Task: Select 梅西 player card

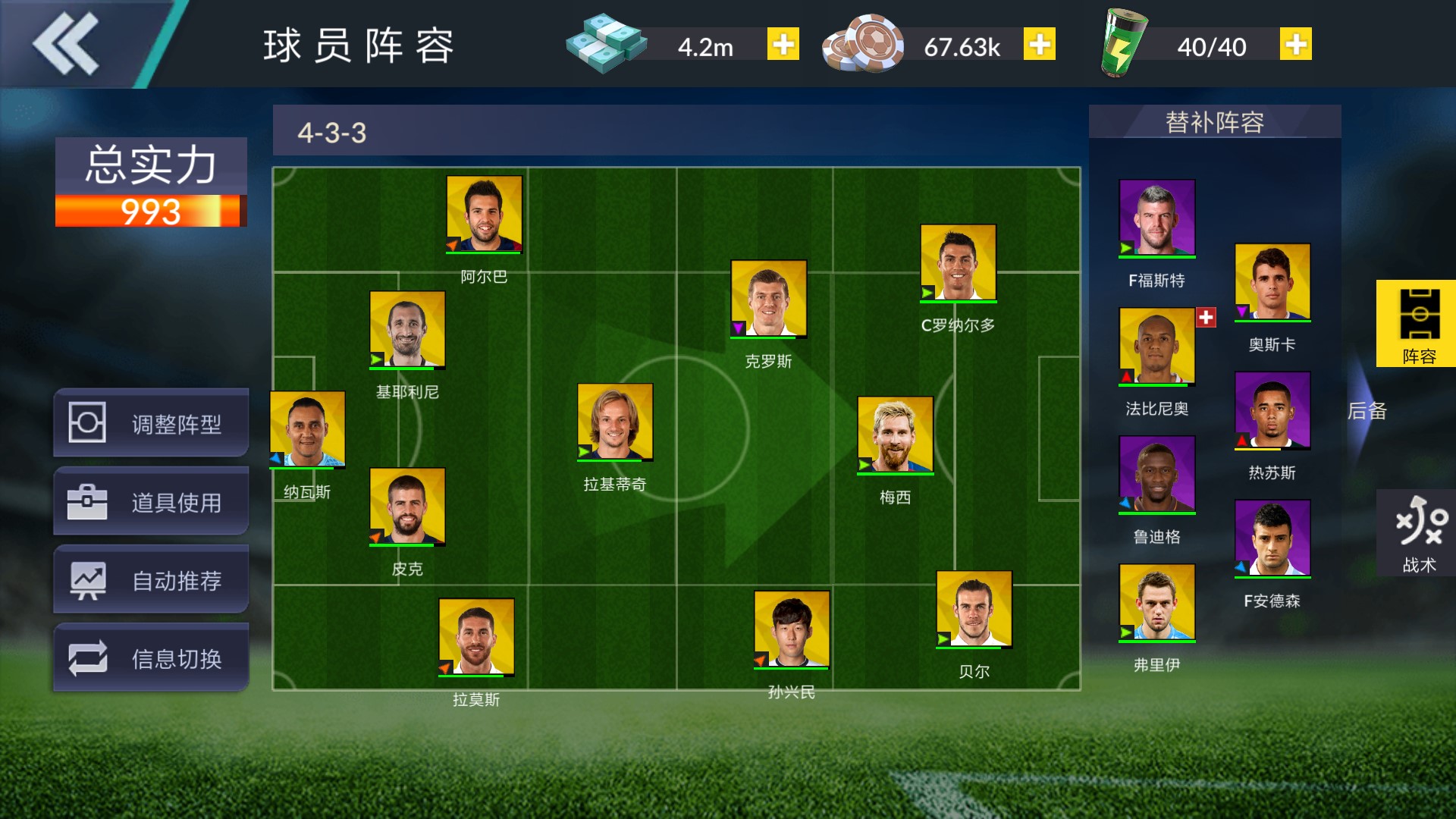Action: point(895,435)
